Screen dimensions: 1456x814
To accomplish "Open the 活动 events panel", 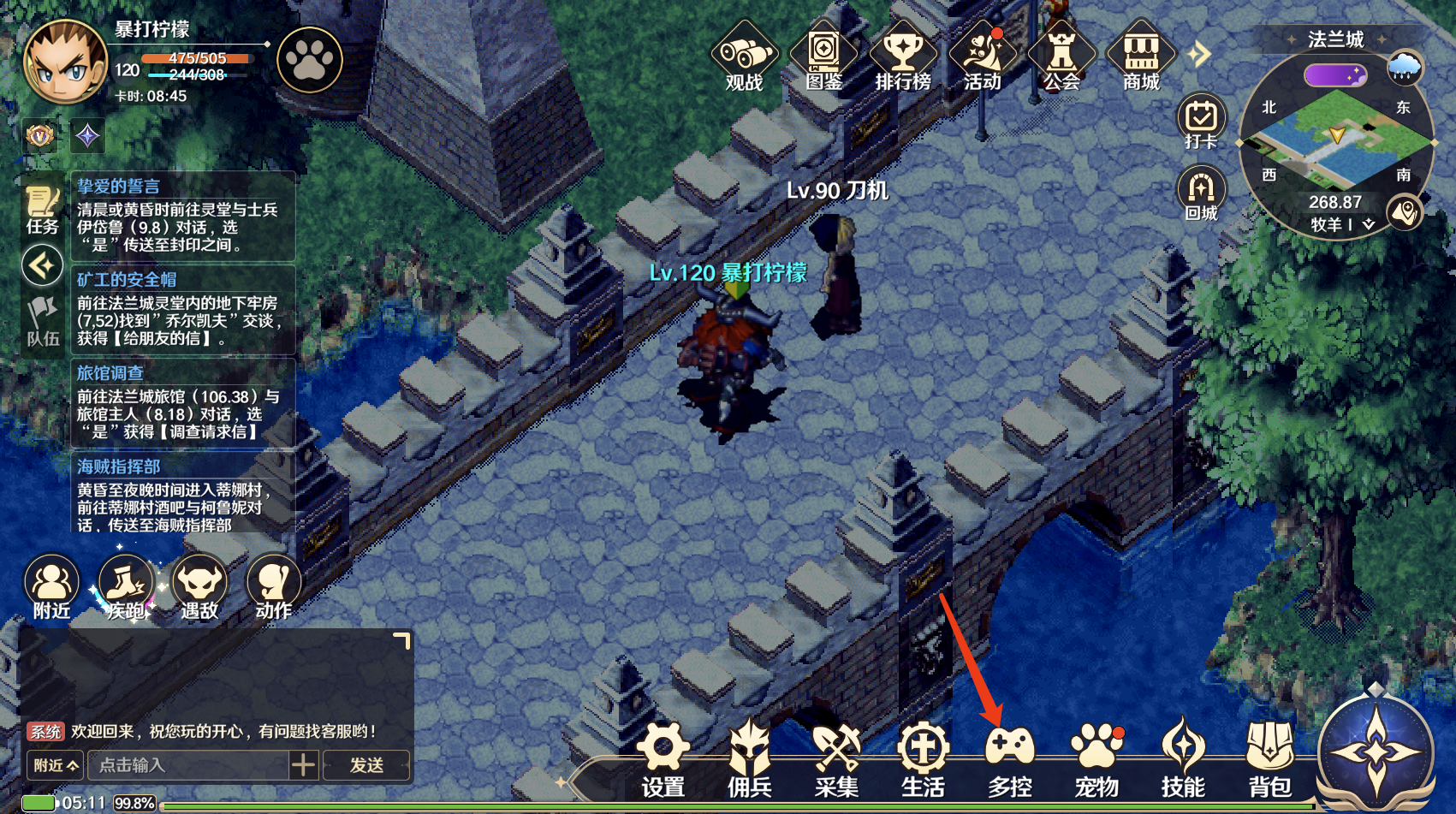I will [x=982, y=58].
